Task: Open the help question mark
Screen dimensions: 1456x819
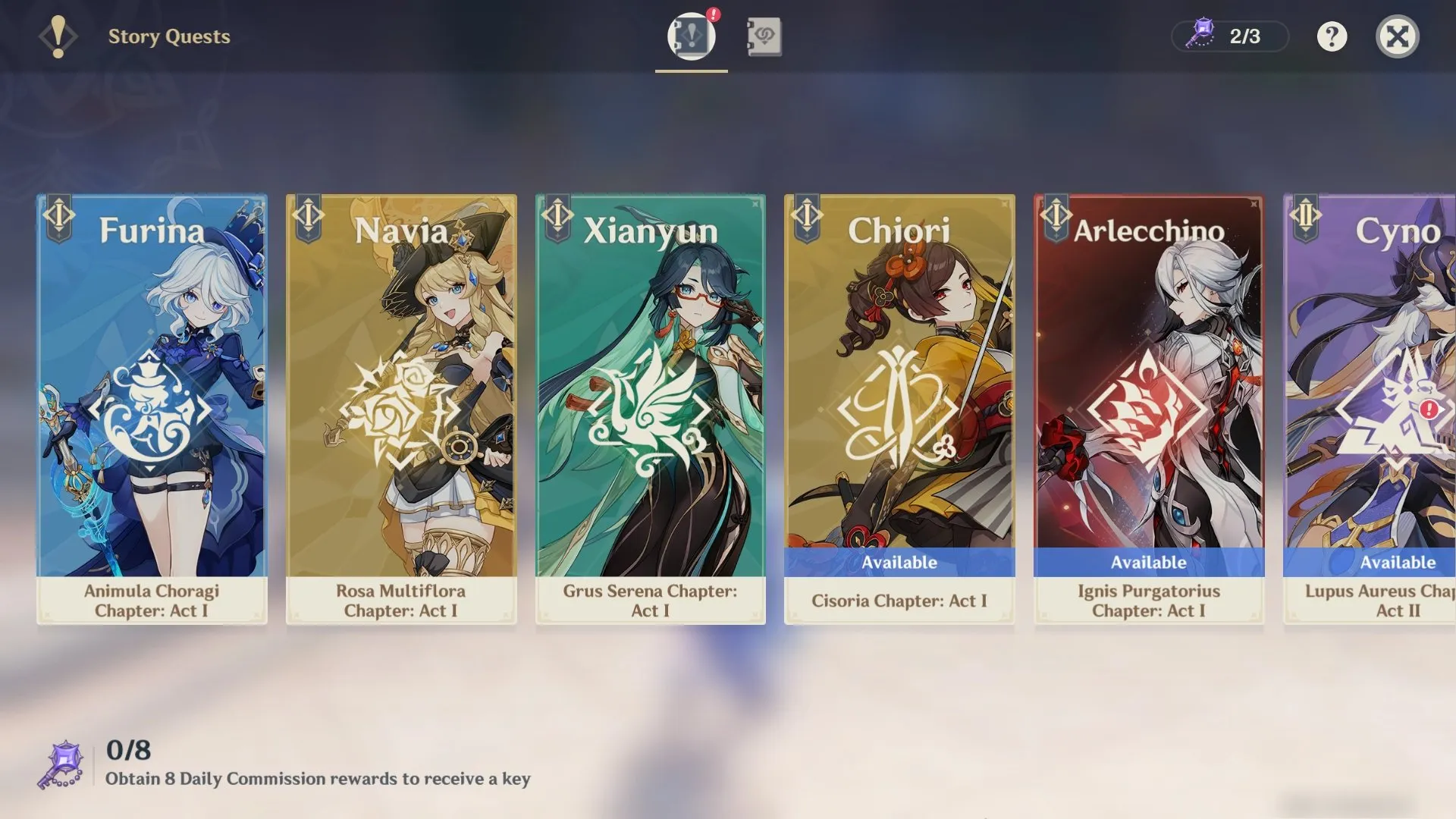Action: click(1332, 36)
